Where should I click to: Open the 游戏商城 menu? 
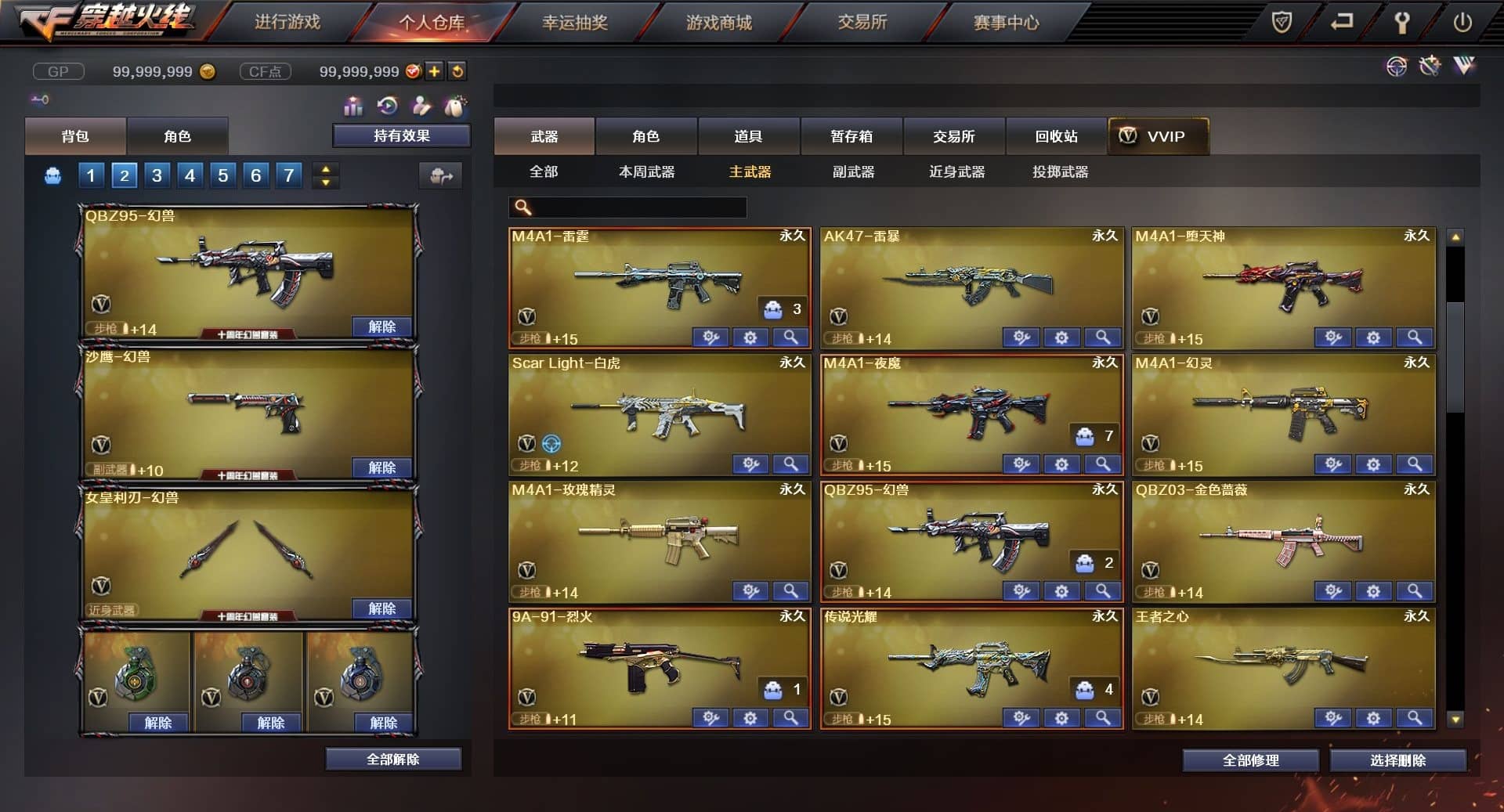pos(718,23)
